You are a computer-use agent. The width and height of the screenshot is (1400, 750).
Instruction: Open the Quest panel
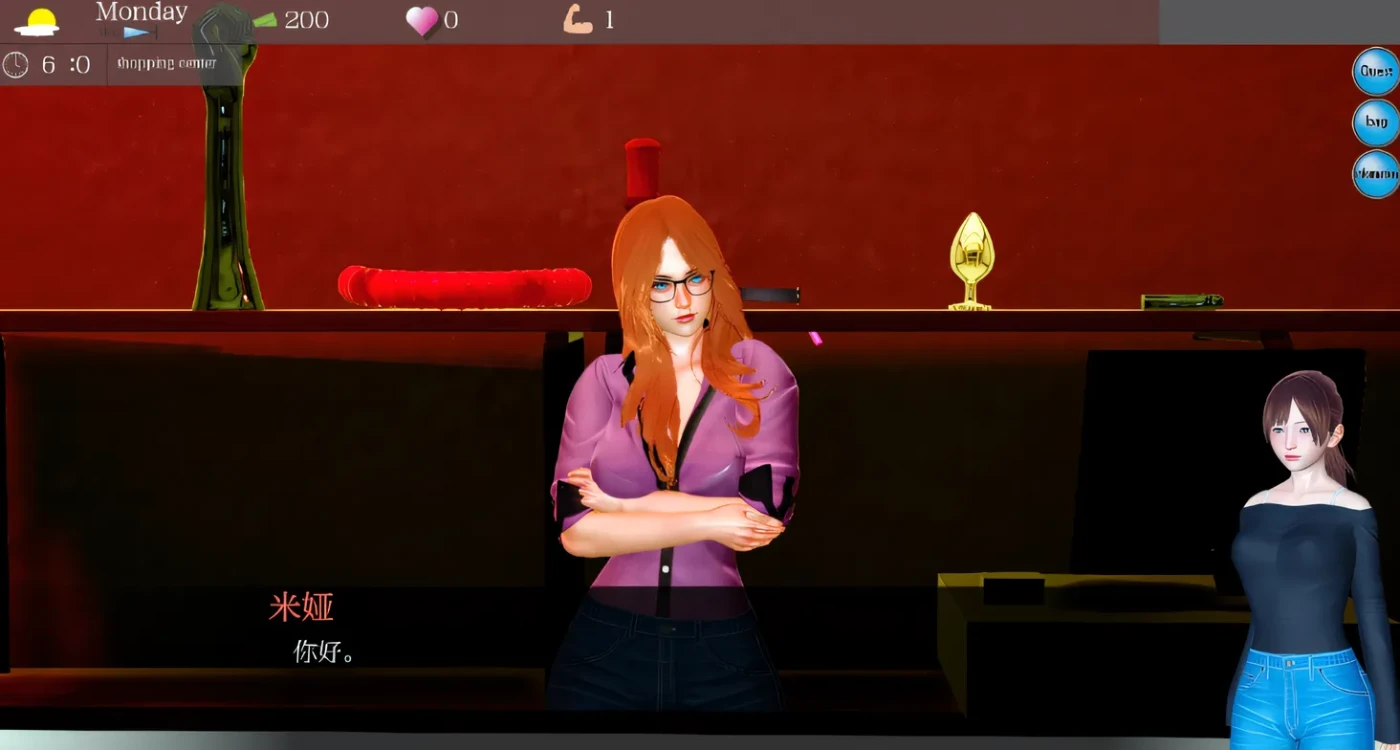(1374, 71)
